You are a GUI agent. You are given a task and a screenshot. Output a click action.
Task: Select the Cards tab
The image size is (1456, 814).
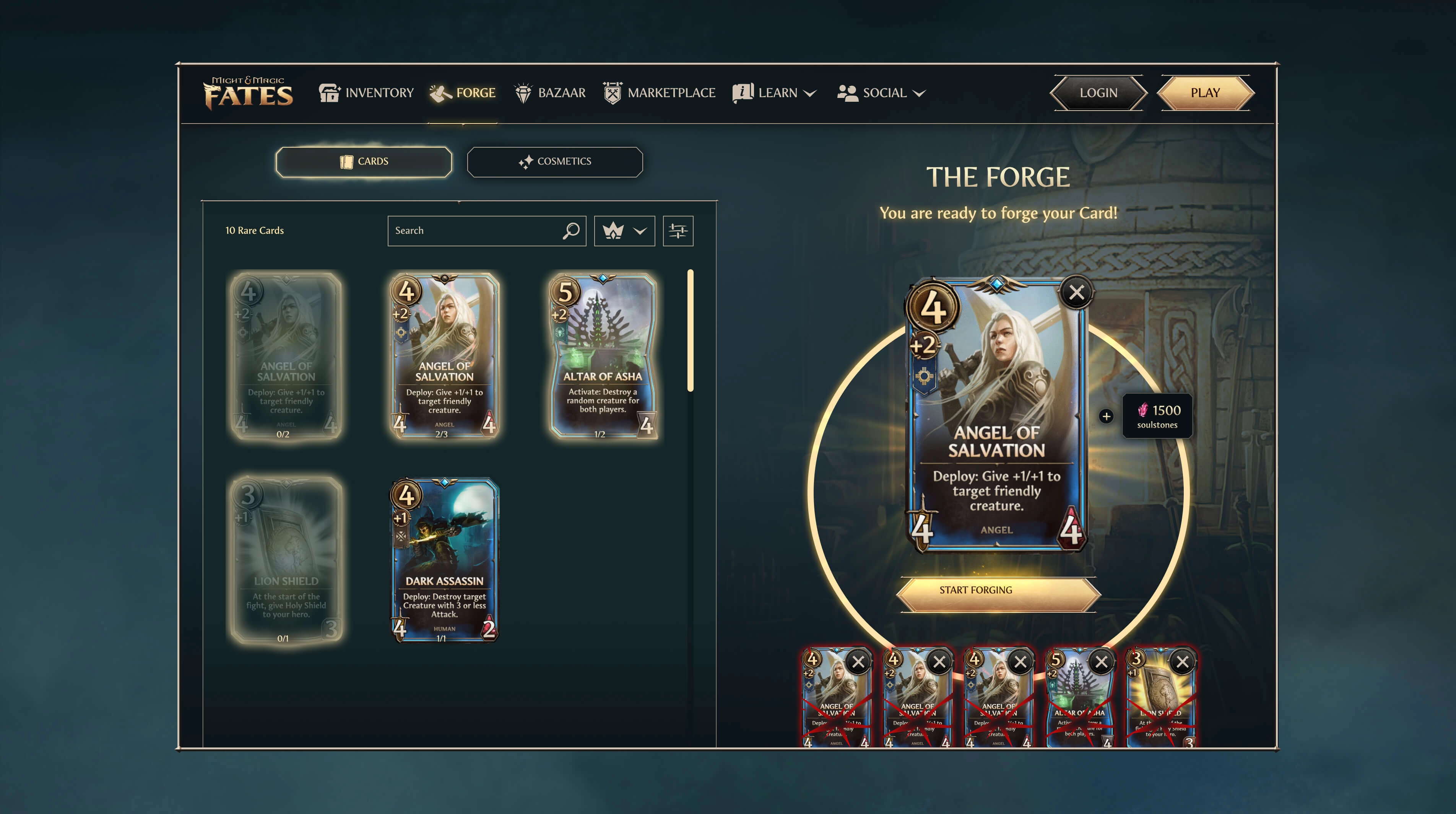pos(364,162)
